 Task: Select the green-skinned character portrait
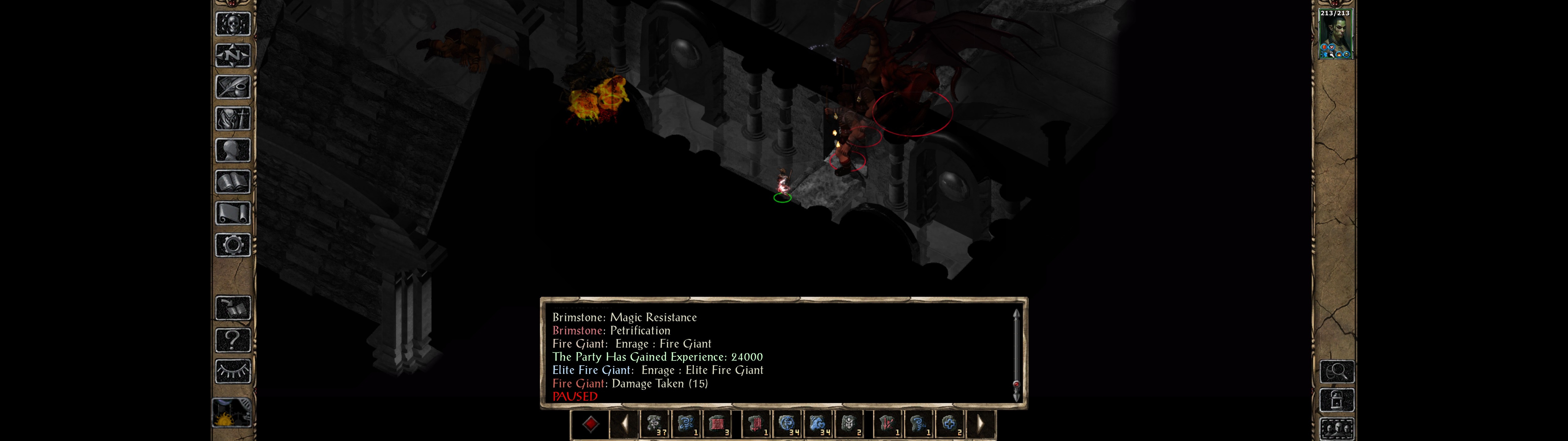[1335, 34]
